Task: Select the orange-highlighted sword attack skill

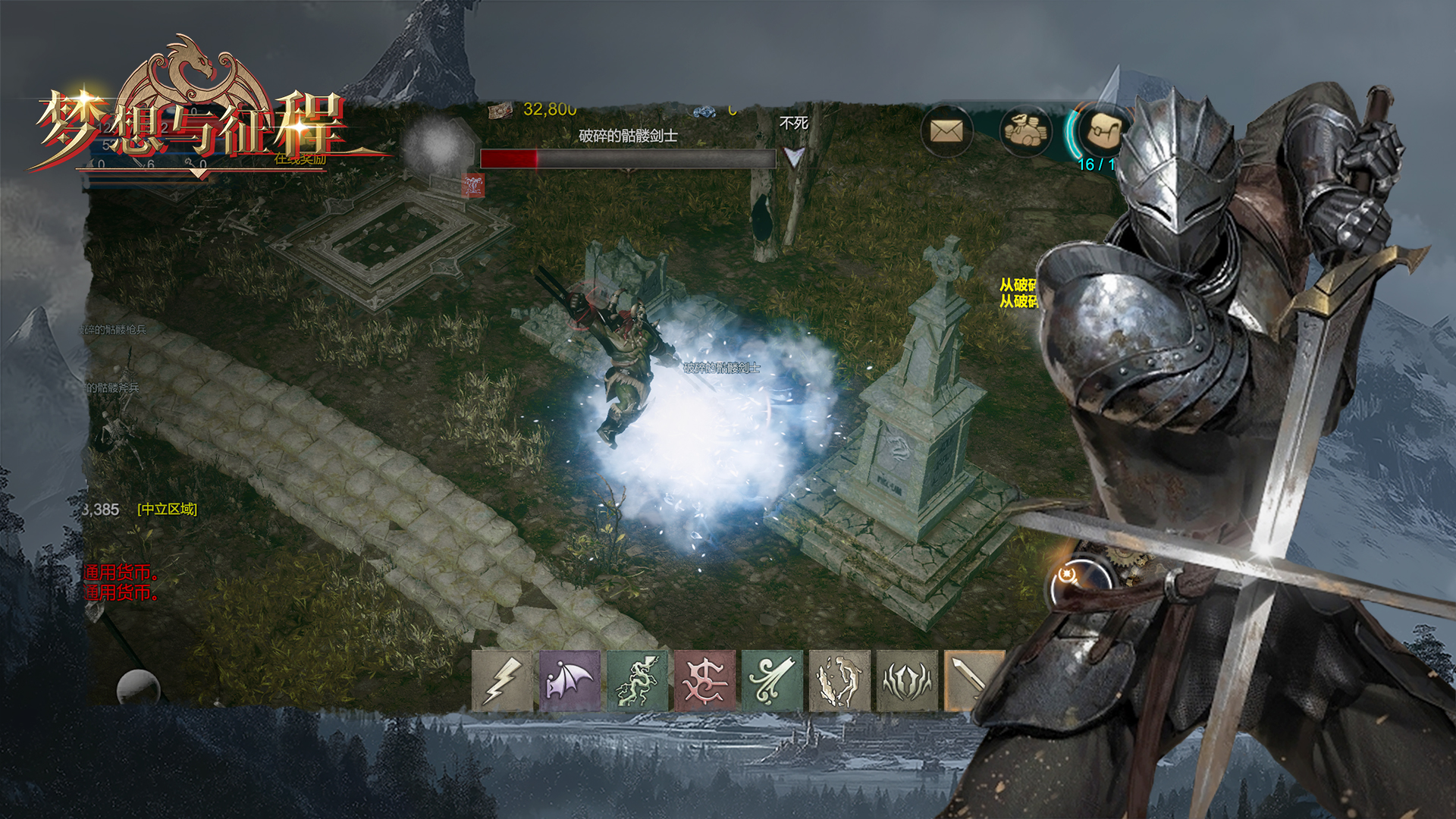Action: 972,680
